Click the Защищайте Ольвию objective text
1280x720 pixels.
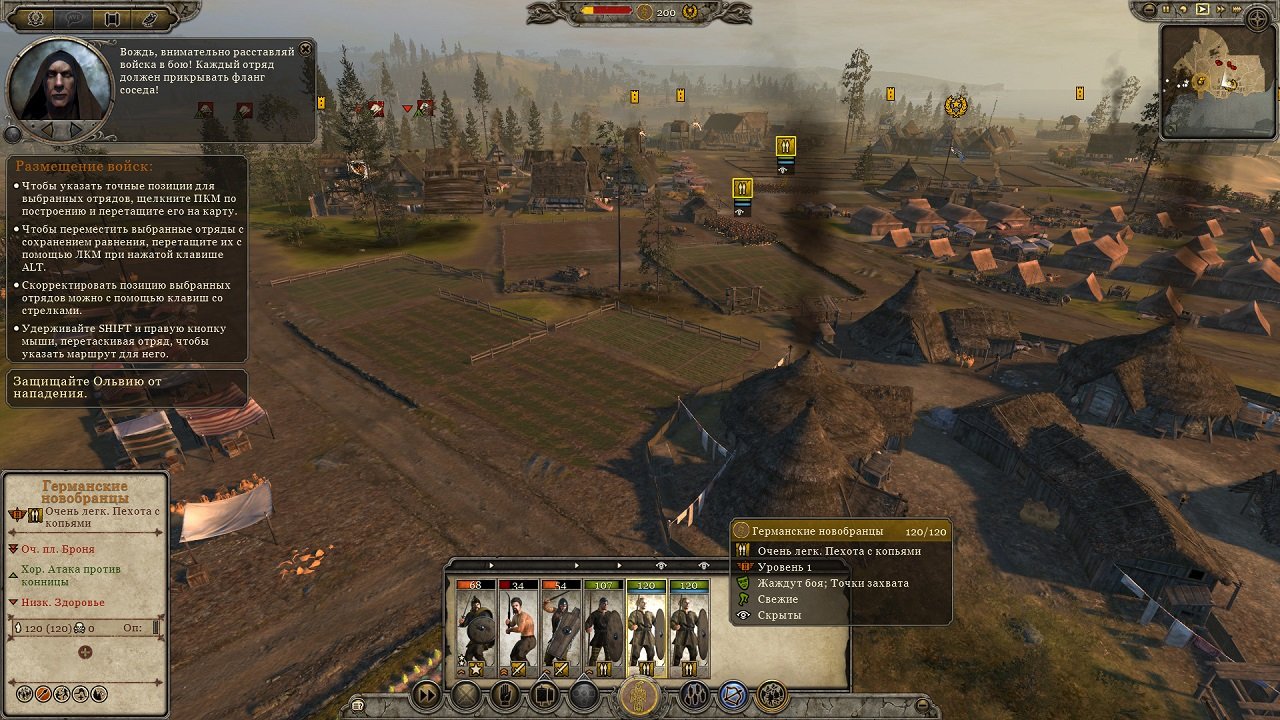85,388
